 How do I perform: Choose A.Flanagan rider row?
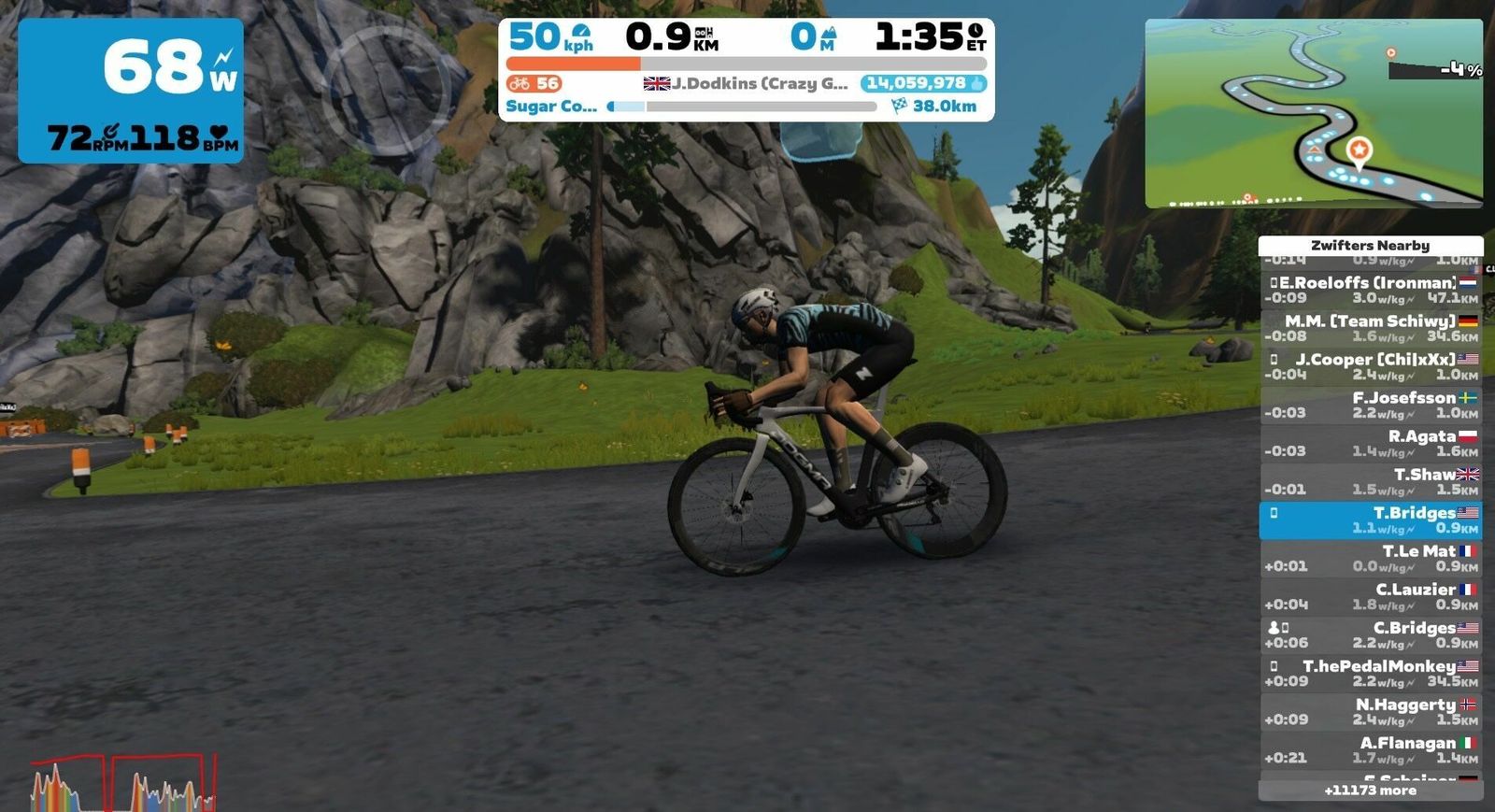tap(1371, 750)
